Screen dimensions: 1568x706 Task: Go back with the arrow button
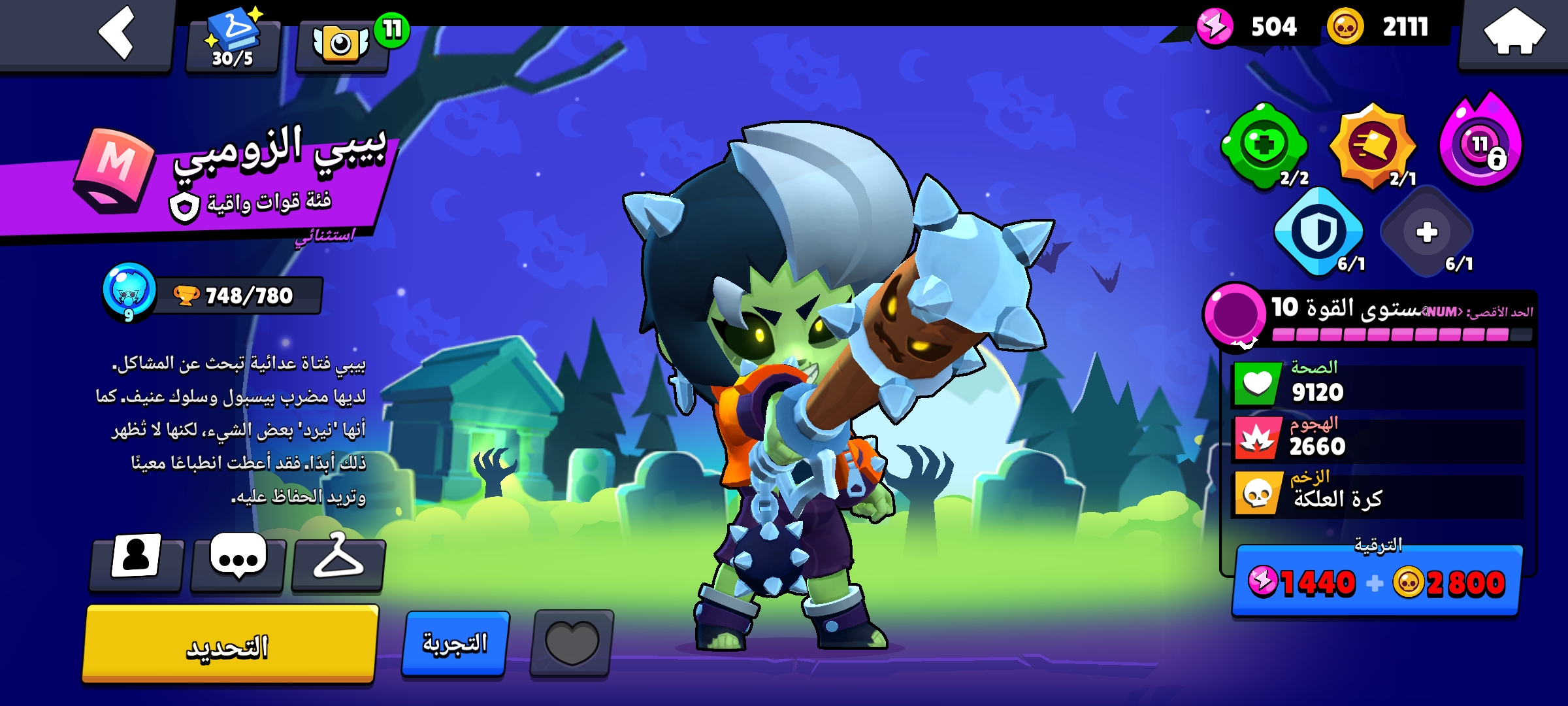tap(116, 33)
